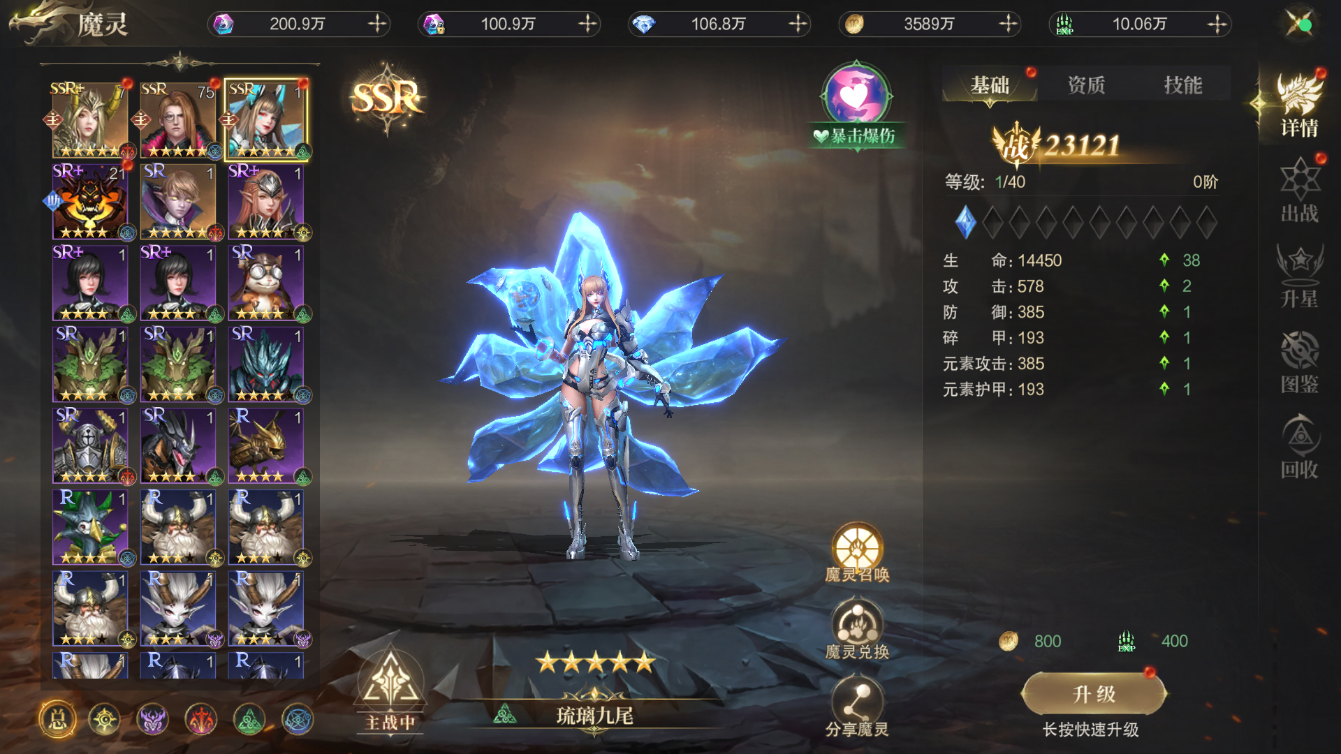Click the 暴击爆伤 crit damage emblem
Image resolution: width=1341 pixels, height=754 pixels.
click(x=855, y=97)
